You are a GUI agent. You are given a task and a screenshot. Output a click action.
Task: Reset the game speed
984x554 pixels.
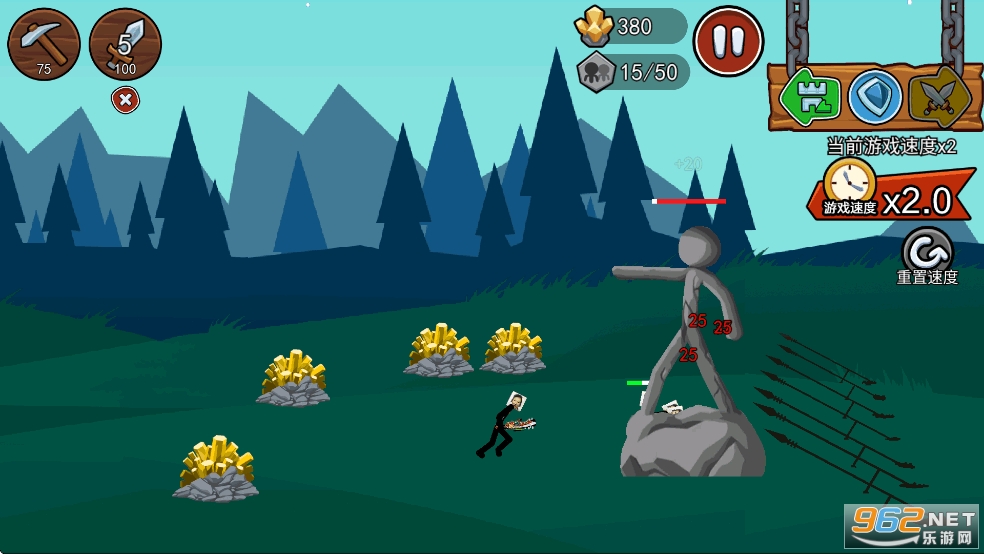coord(927,251)
